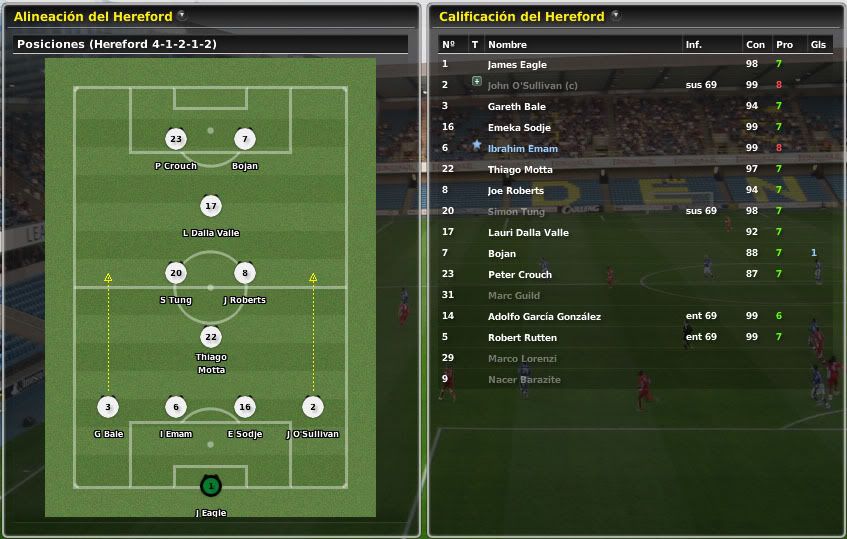Click Dalla Valle's number 17 pitch marker
This screenshot has width=847, height=539.
[x=210, y=207]
